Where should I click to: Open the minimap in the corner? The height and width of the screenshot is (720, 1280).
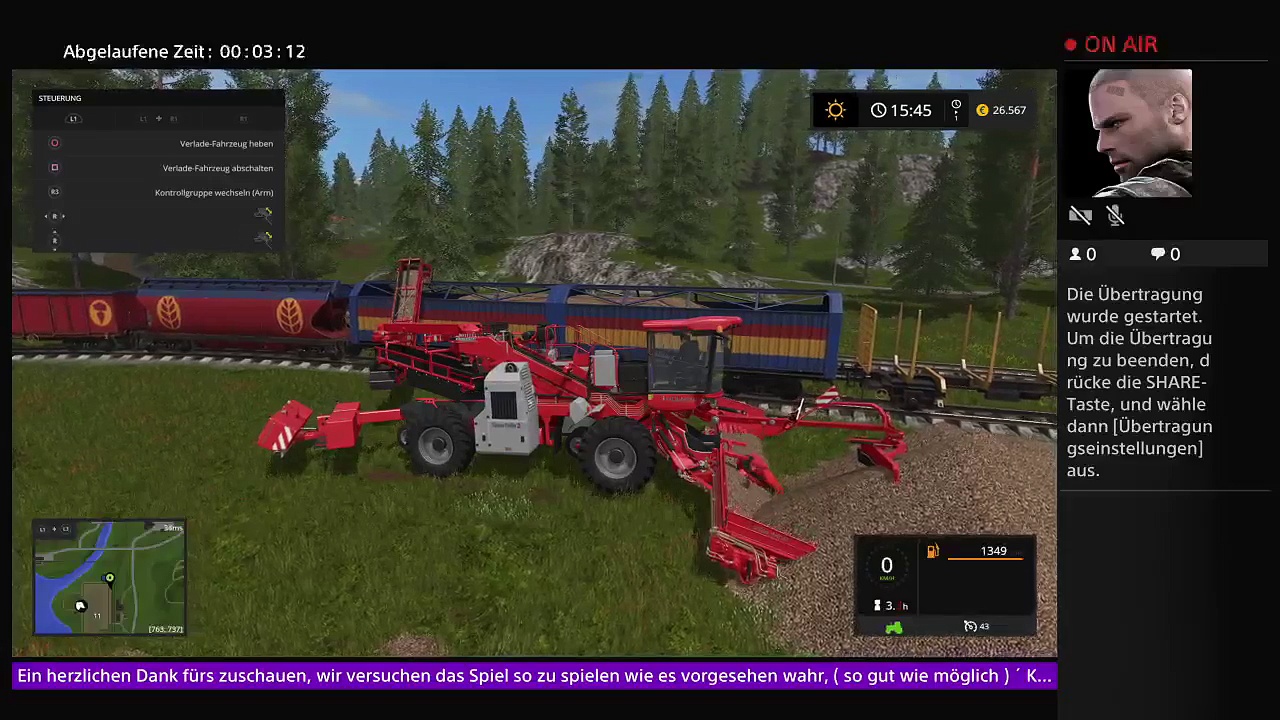(x=109, y=578)
